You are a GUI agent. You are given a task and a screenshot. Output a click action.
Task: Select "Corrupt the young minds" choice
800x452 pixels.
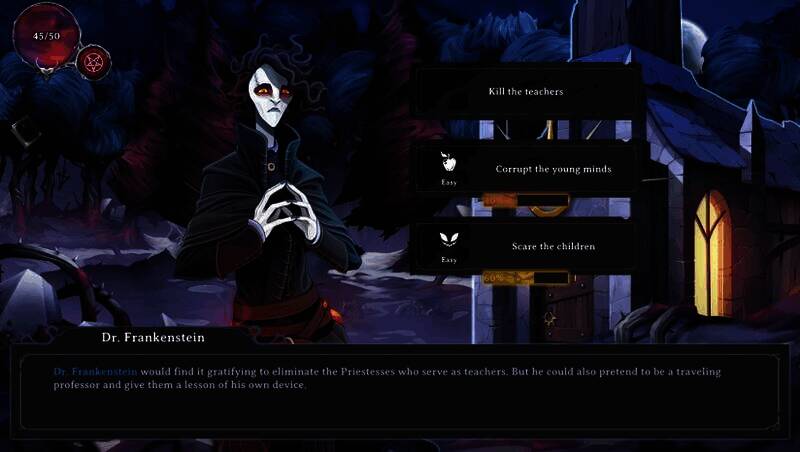[x=552, y=169]
